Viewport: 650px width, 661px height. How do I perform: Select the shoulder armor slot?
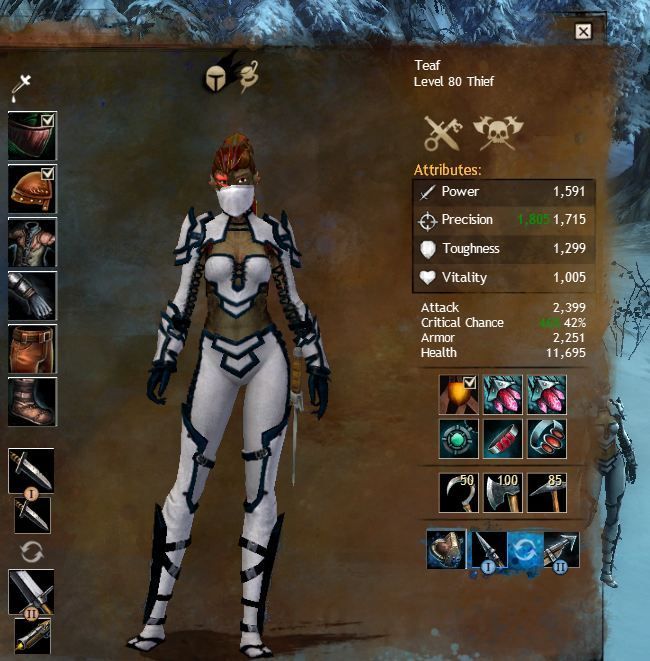coord(32,189)
